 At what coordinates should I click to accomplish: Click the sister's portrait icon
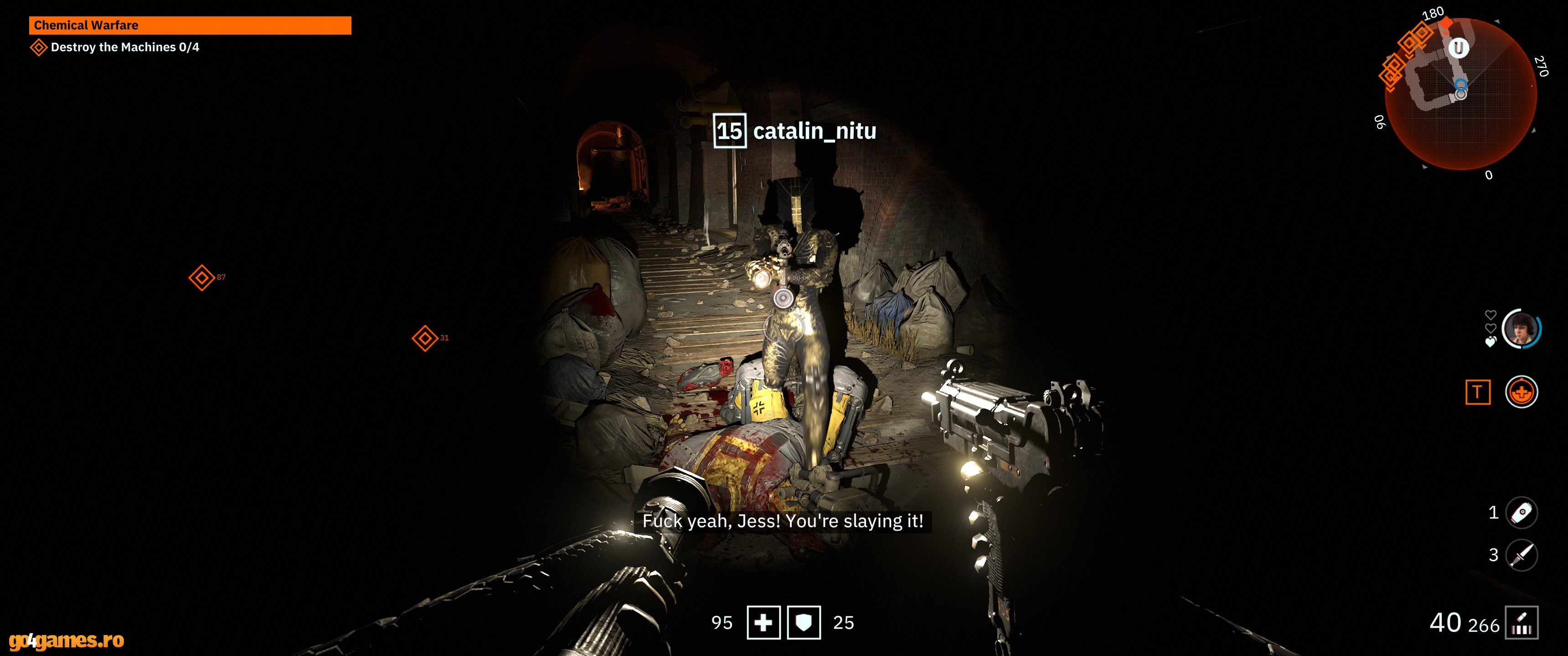tap(1521, 329)
